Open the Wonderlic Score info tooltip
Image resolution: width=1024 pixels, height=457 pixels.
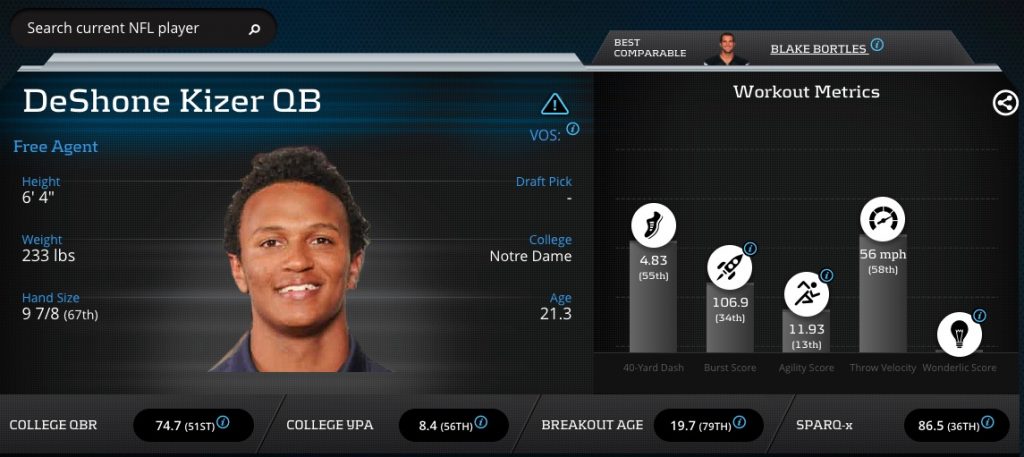(x=979, y=316)
